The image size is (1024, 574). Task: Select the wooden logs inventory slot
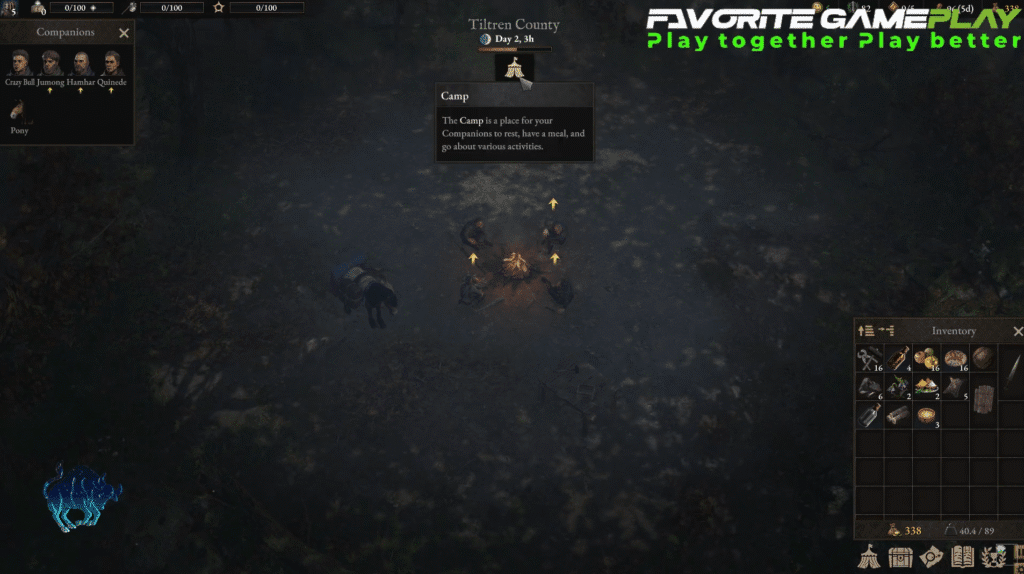tap(898, 415)
